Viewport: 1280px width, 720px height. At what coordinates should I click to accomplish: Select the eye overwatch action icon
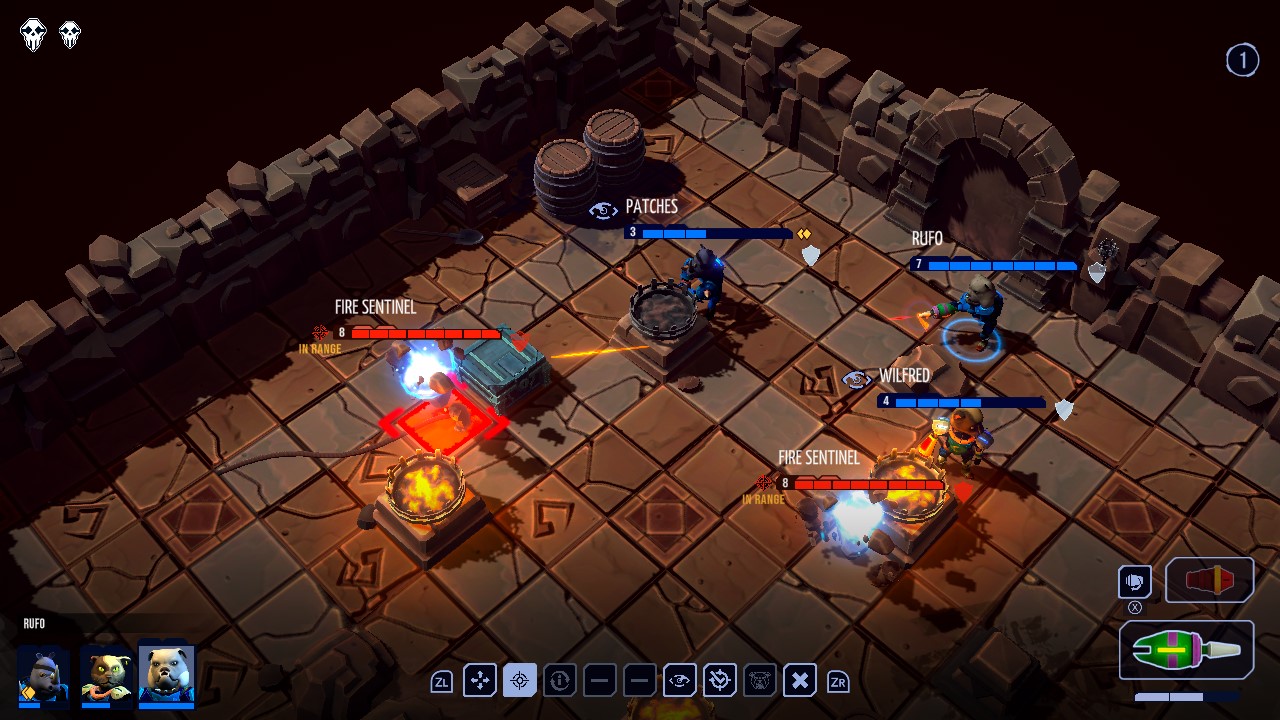tap(679, 681)
